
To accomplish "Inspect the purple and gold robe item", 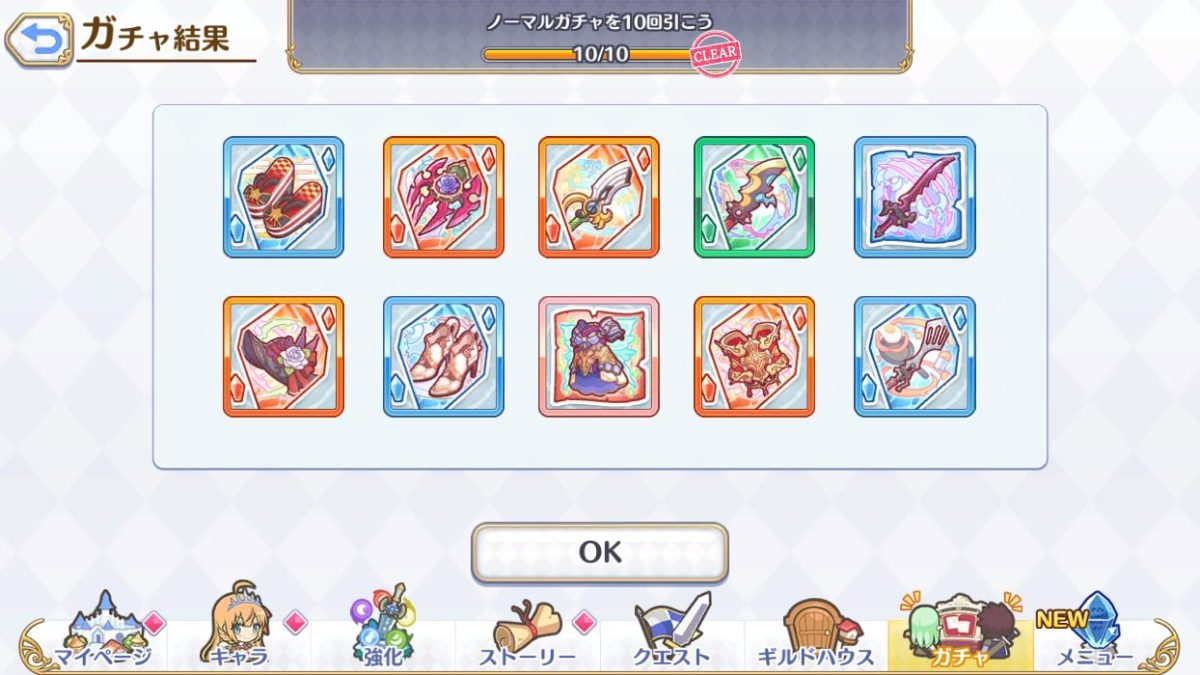I will [x=599, y=356].
